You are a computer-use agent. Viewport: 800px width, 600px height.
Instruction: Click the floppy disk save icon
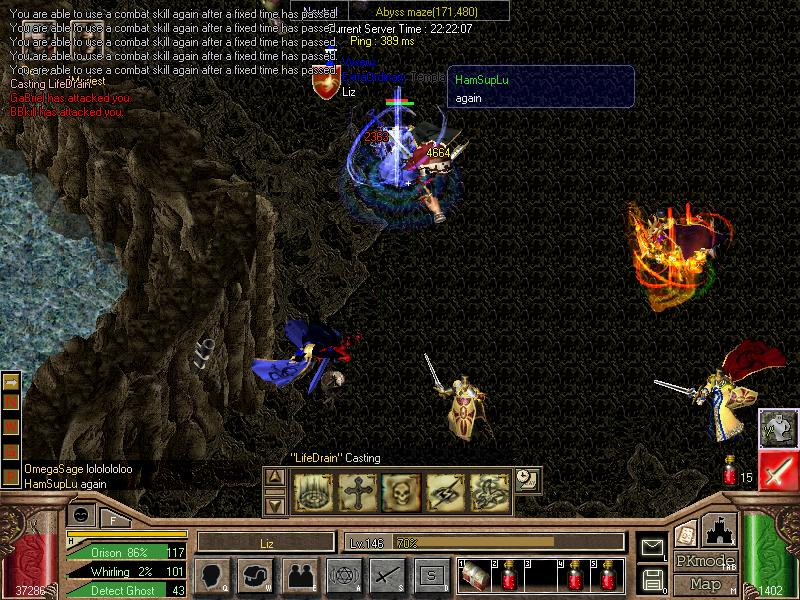[653, 578]
